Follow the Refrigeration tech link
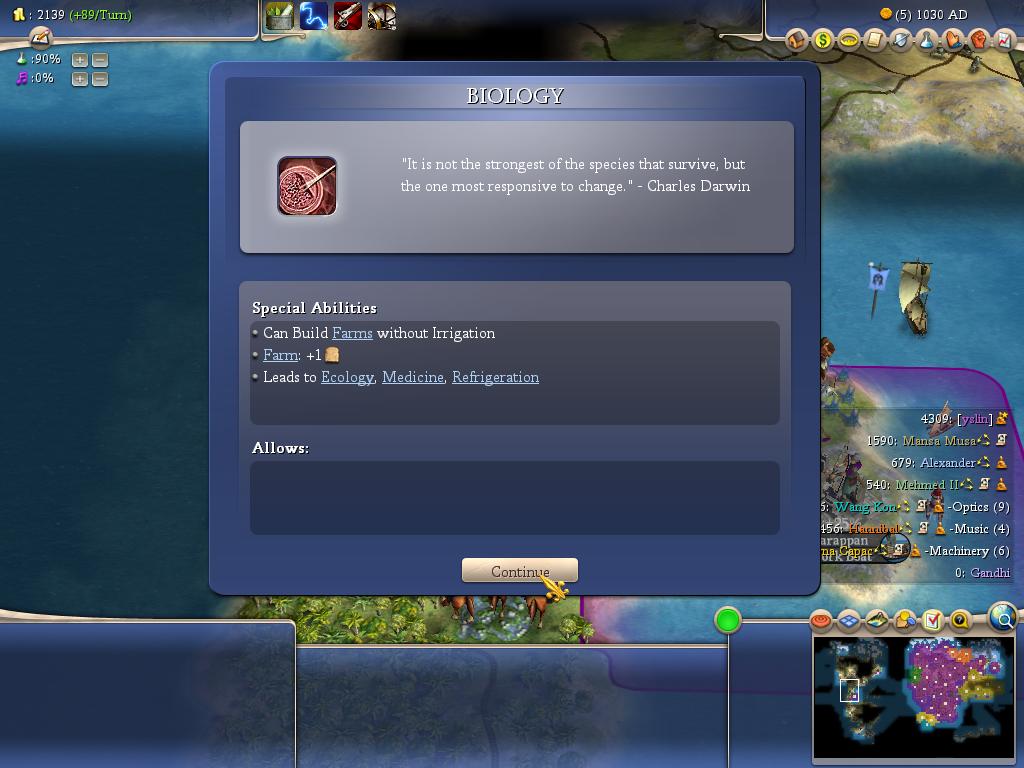 coord(495,377)
